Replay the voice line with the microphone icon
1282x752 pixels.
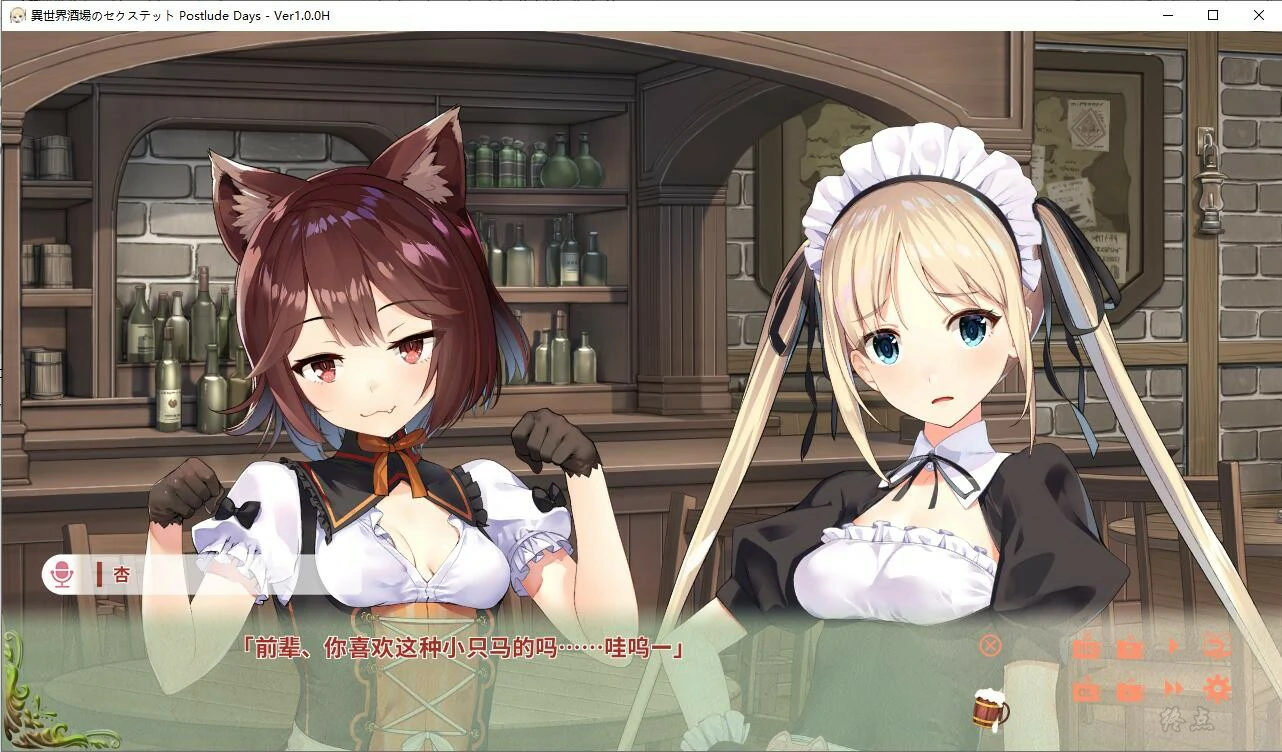click(x=64, y=575)
